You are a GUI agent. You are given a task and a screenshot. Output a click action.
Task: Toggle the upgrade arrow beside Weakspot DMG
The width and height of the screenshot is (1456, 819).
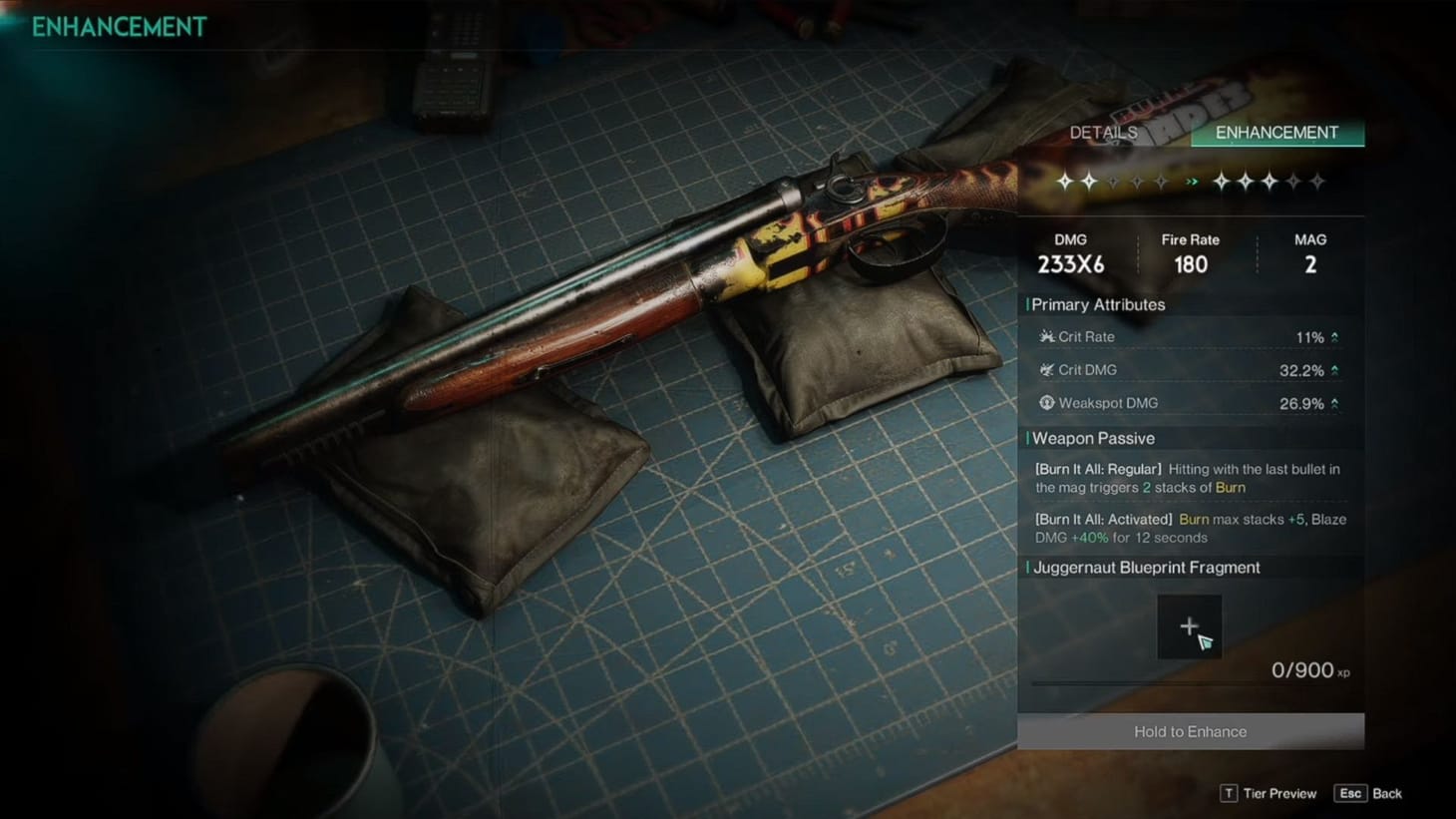pyautogui.click(x=1334, y=403)
